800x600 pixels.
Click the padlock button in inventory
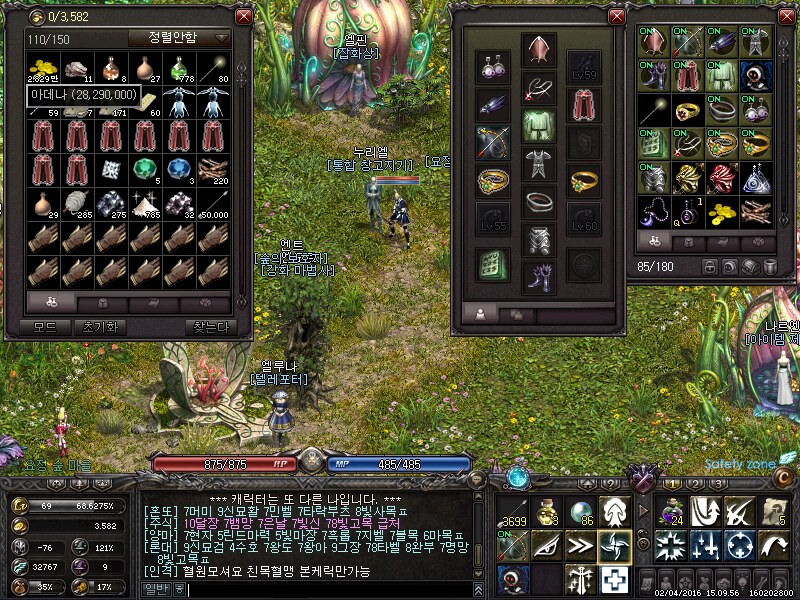[710, 267]
